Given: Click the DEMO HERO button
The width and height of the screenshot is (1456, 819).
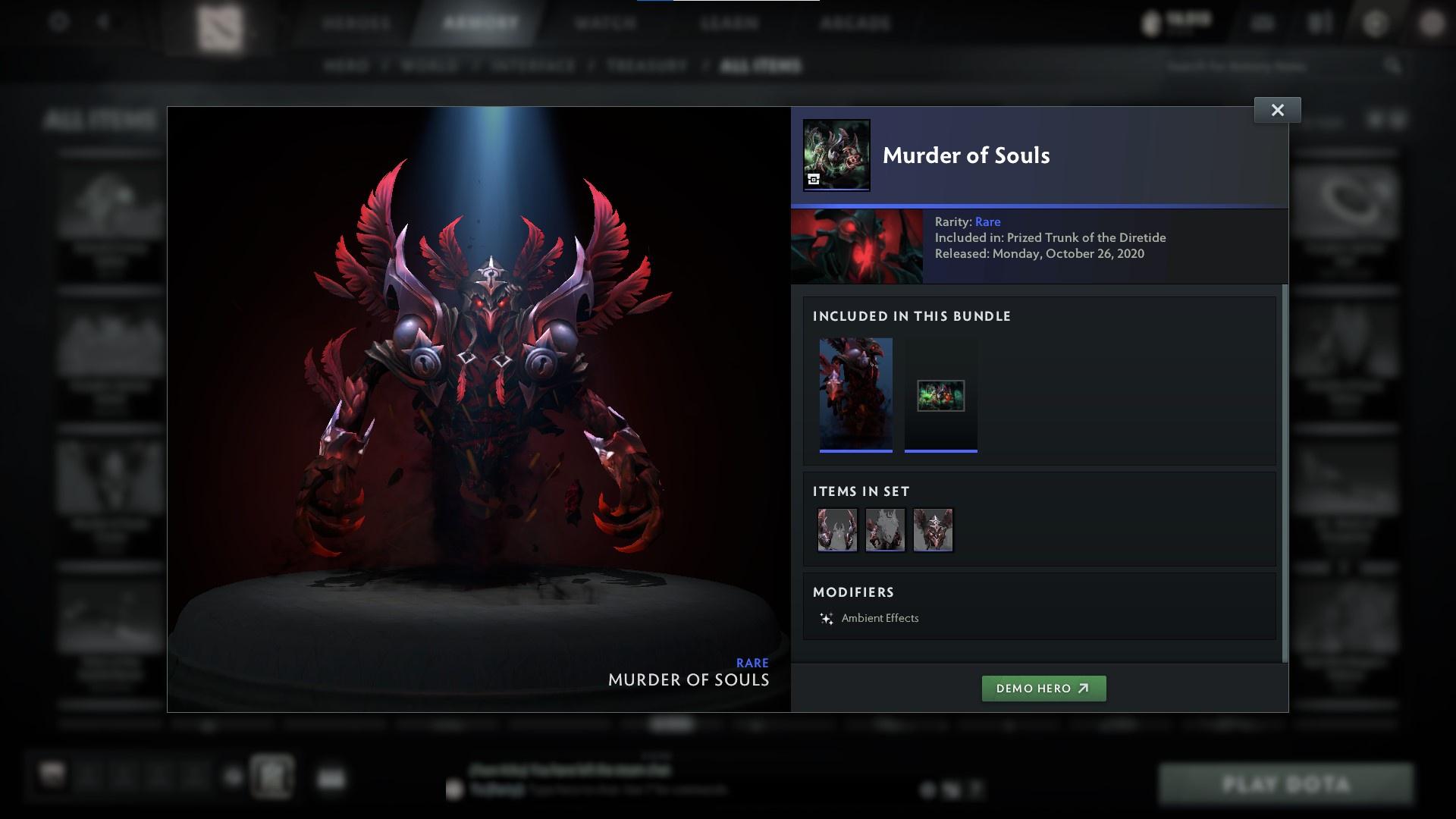Looking at the screenshot, I should coord(1043,689).
